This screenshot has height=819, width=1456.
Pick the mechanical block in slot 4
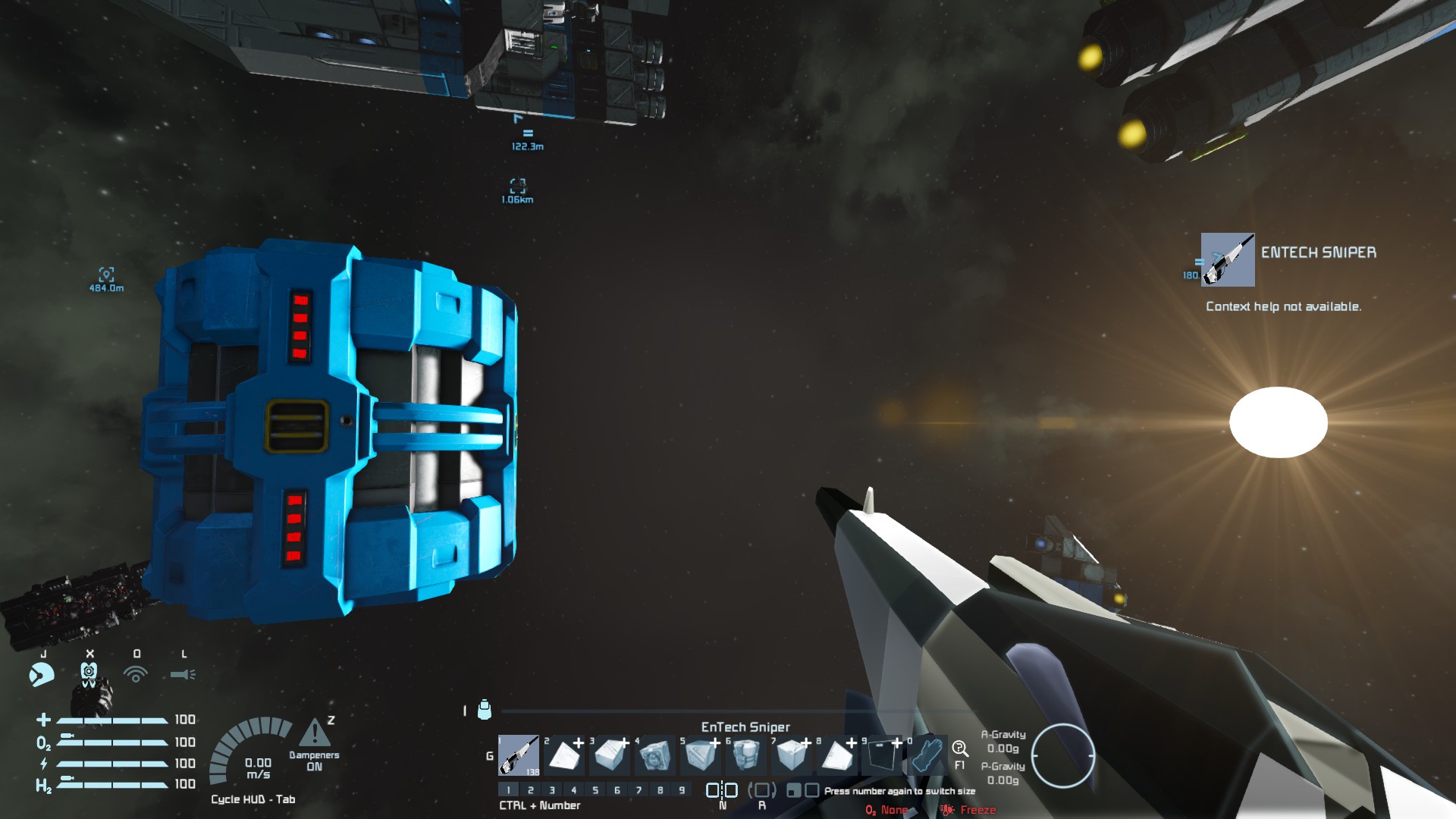(655, 755)
